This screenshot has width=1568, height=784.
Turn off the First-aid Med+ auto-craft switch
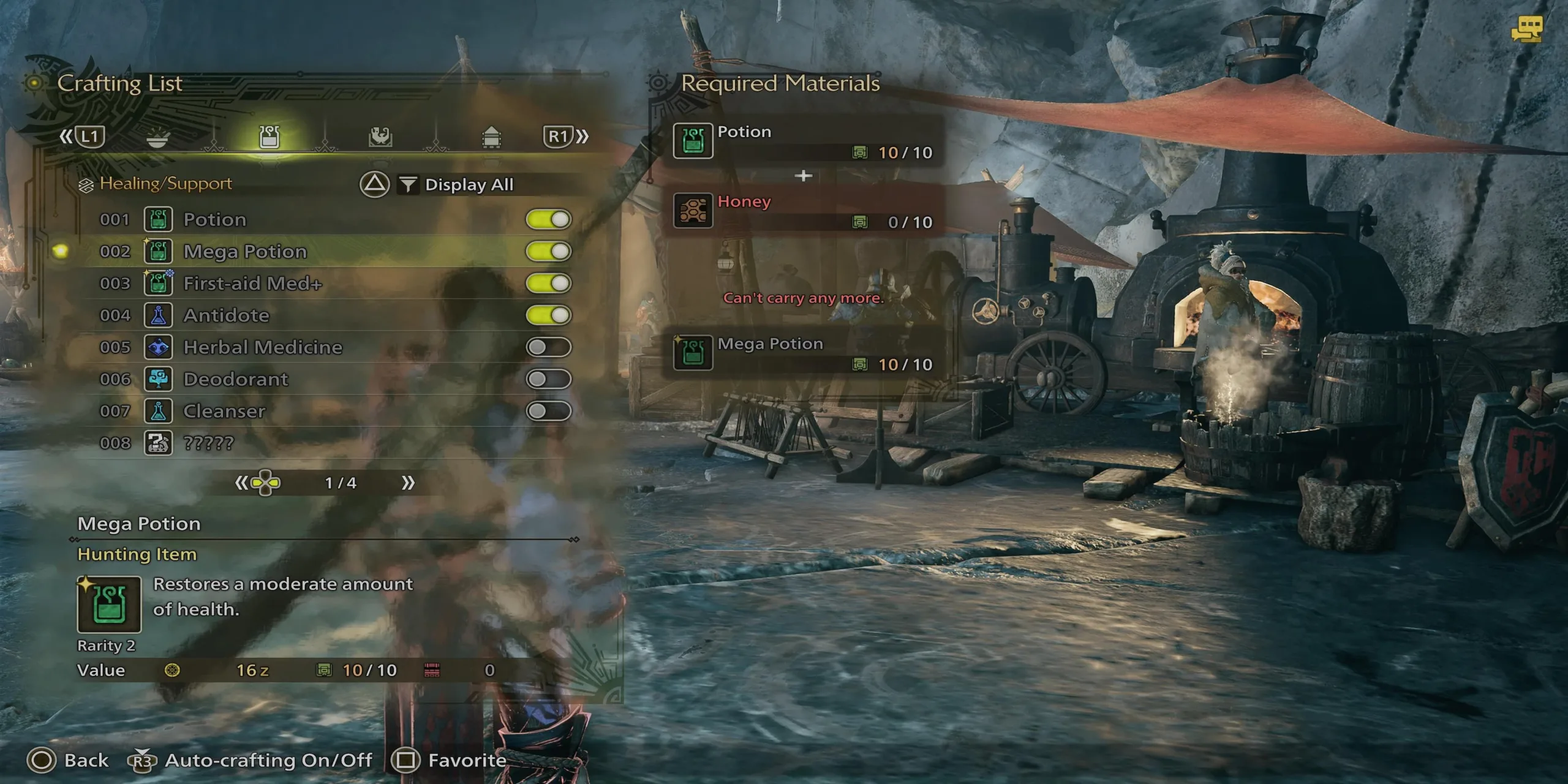click(551, 283)
